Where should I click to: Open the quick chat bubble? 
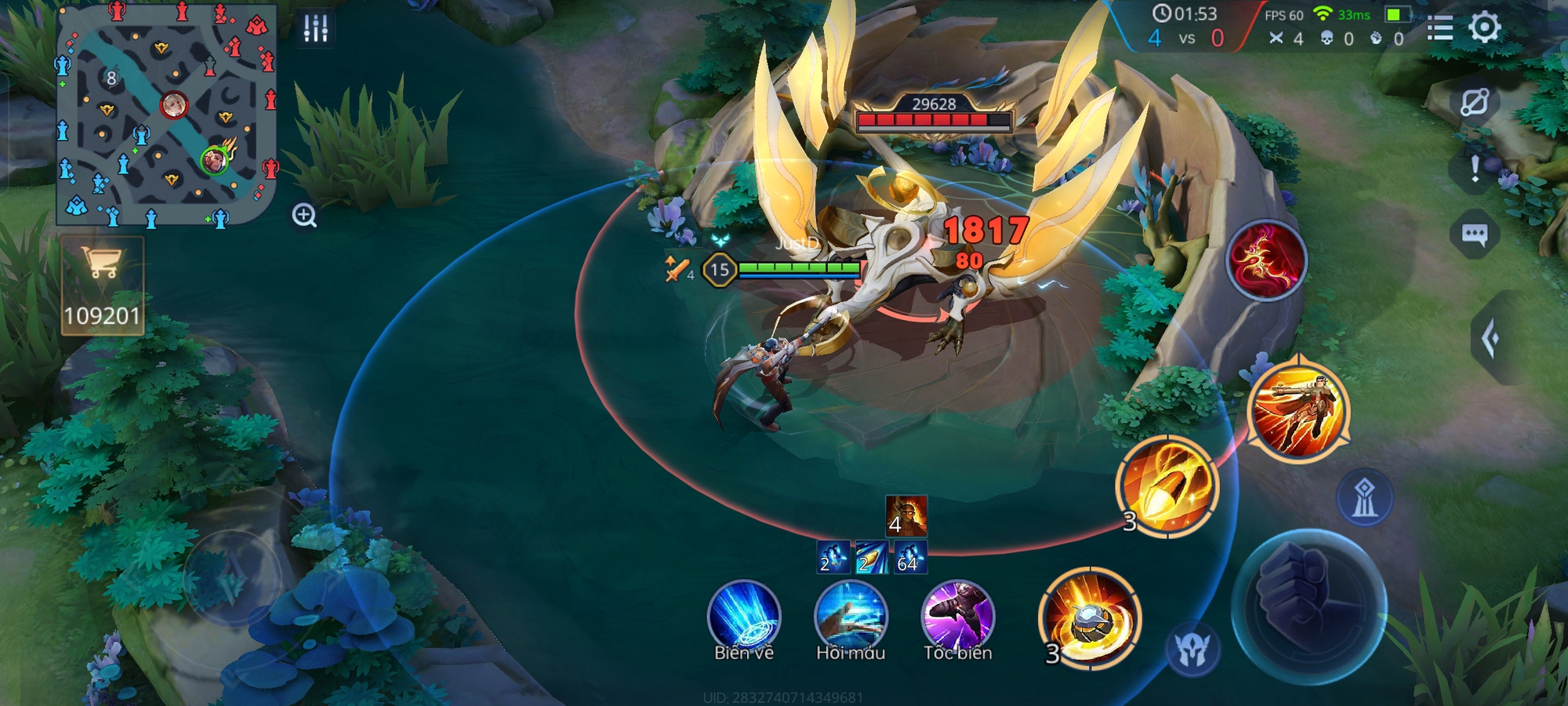point(1474,235)
